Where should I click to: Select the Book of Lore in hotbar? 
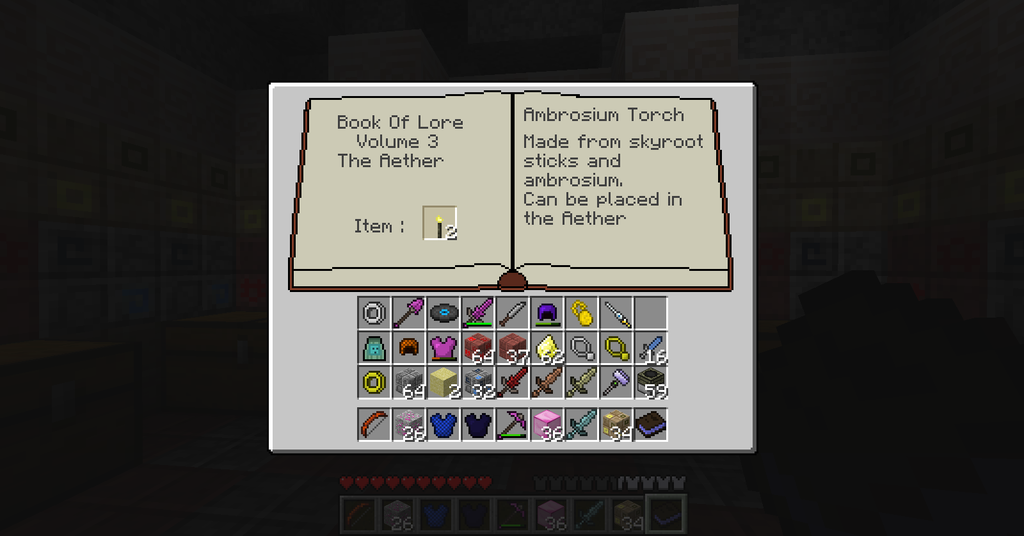[x=650, y=424]
